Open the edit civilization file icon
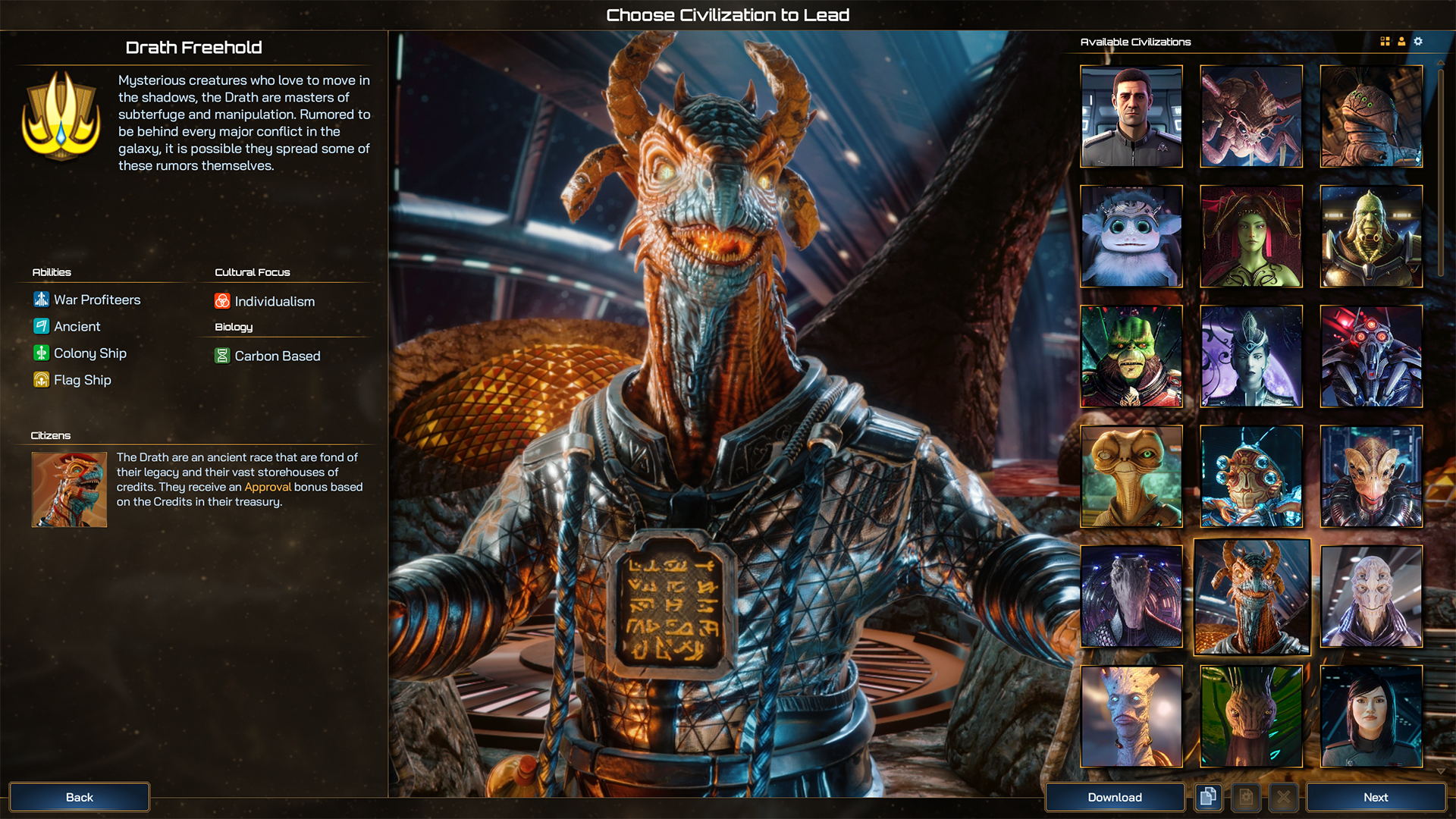Viewport: 1456px width, 819px height. coord(1246,797)
